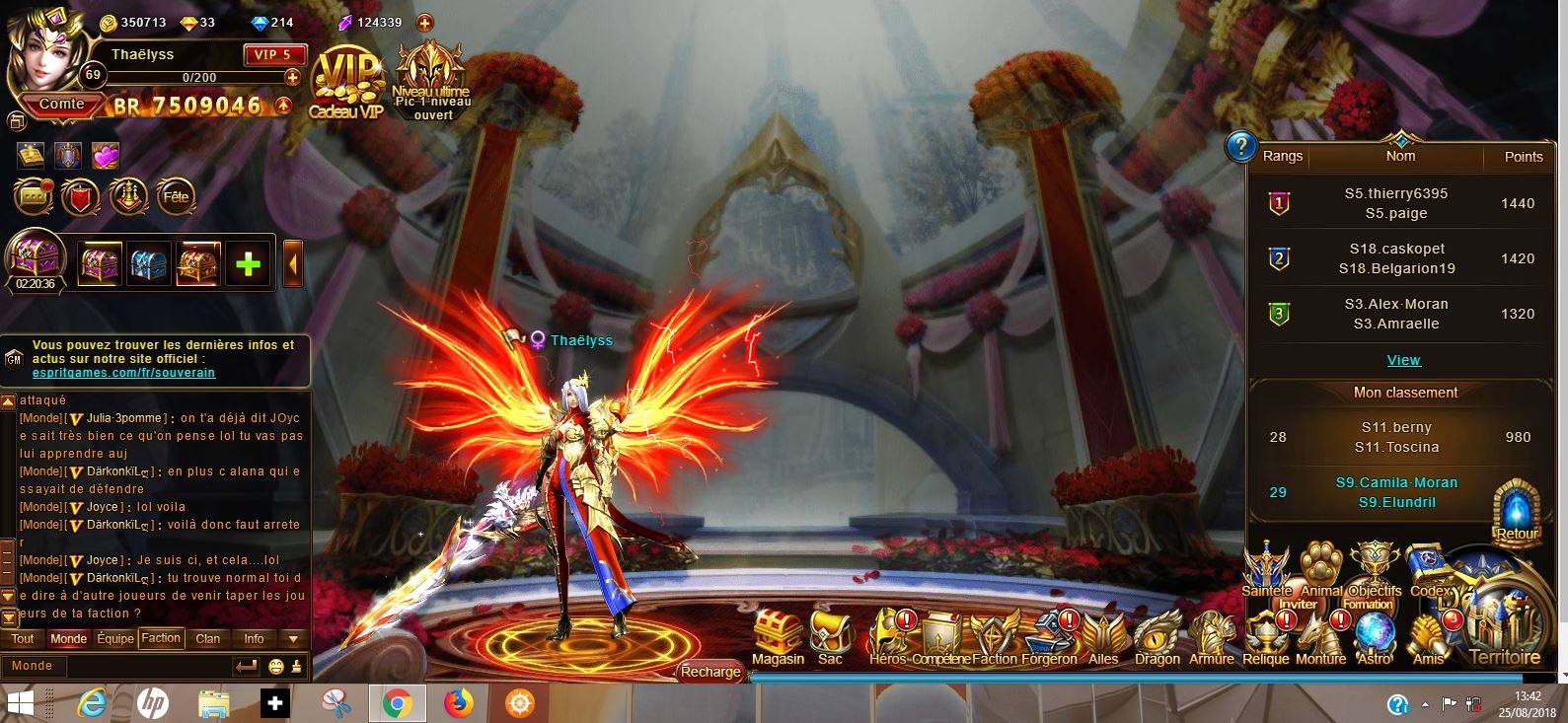Open the Sac bag inventory
Image resolution: width=1568 pixels, height=723 pixels.
coord(830,636)
